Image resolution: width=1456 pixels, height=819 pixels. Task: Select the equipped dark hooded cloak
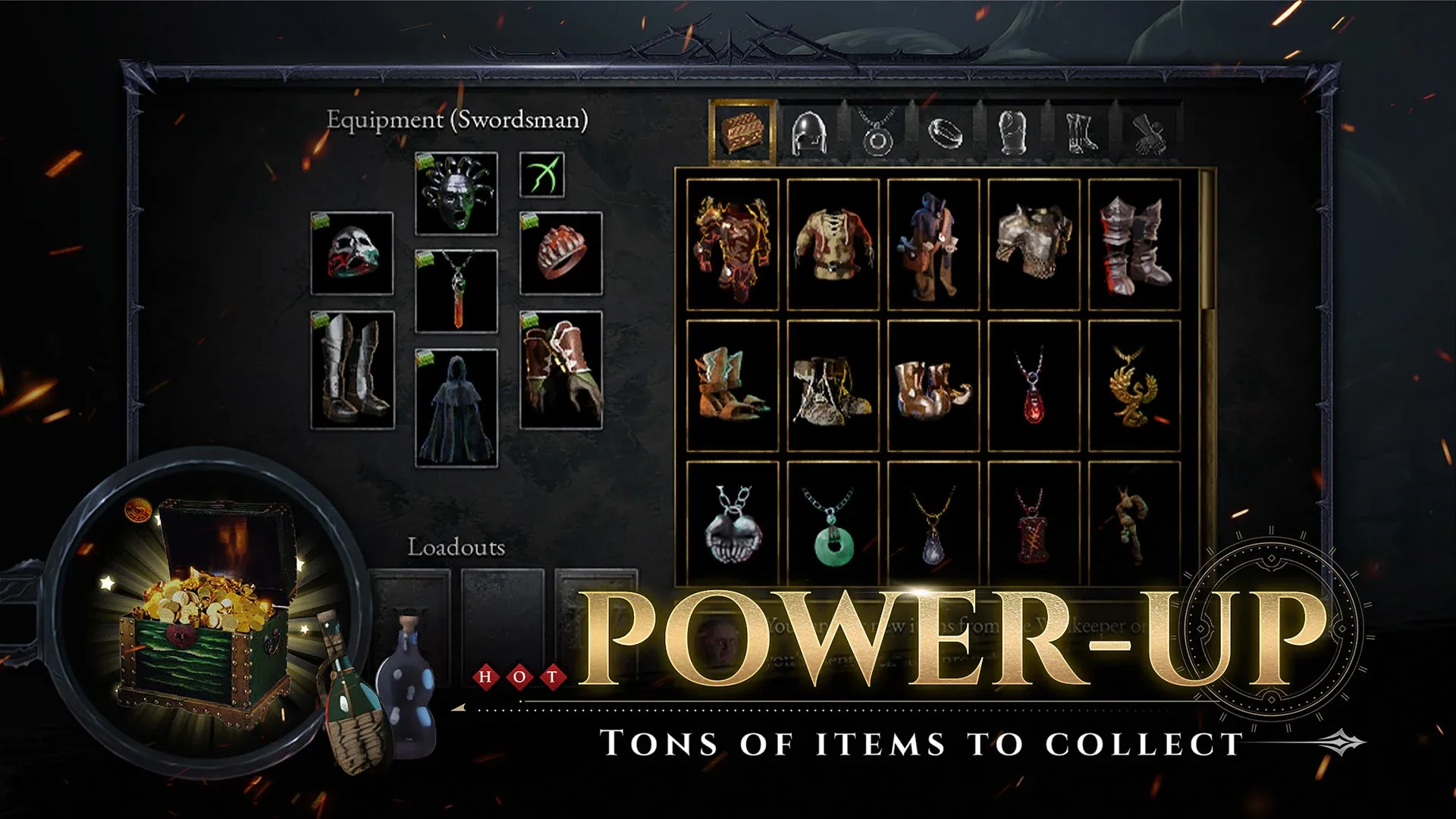pos(457,408)
